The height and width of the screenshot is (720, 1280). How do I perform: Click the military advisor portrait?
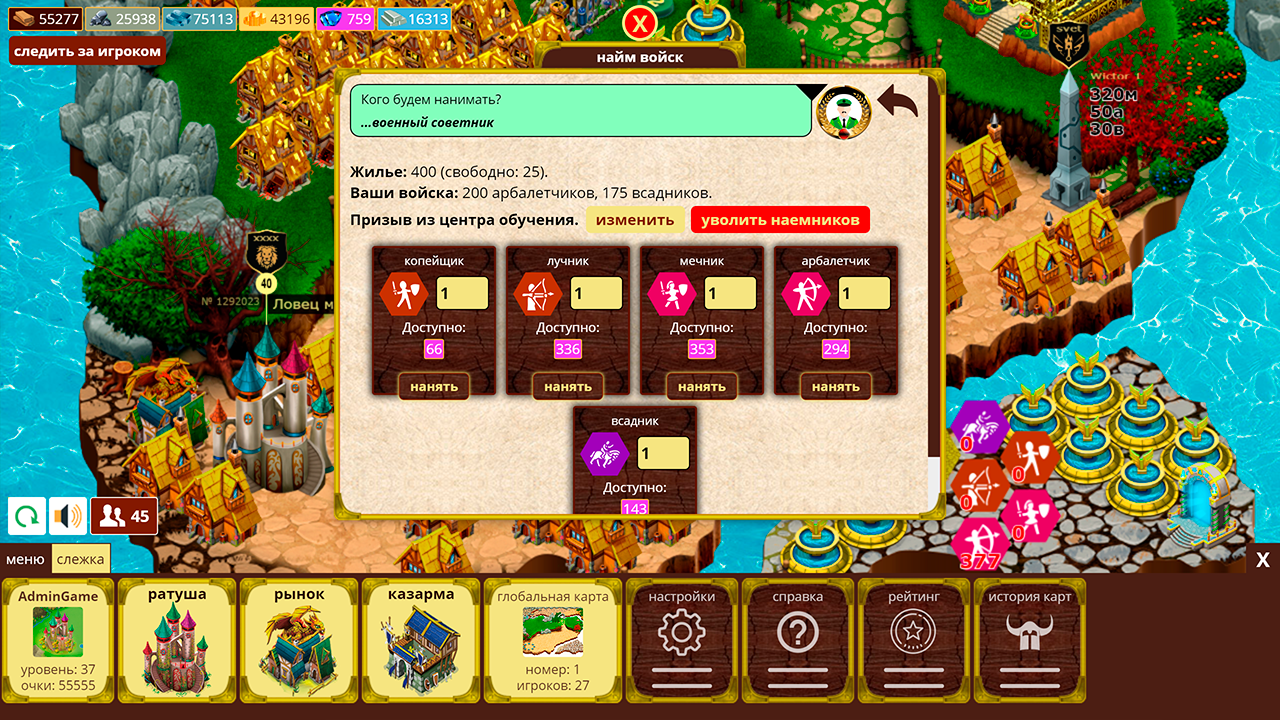pos(843,111)
